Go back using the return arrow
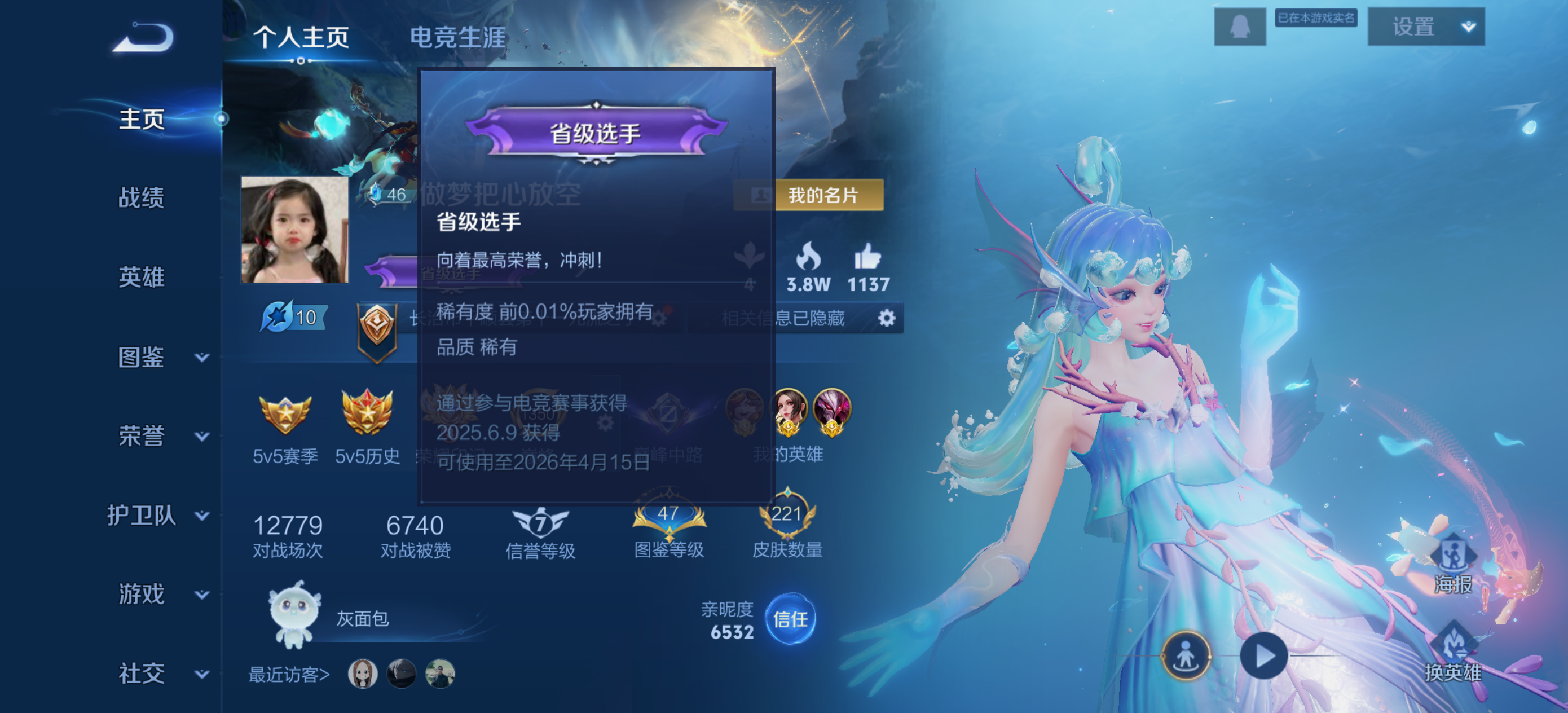This screenshot has width=1568, height=713. point(144,38)
